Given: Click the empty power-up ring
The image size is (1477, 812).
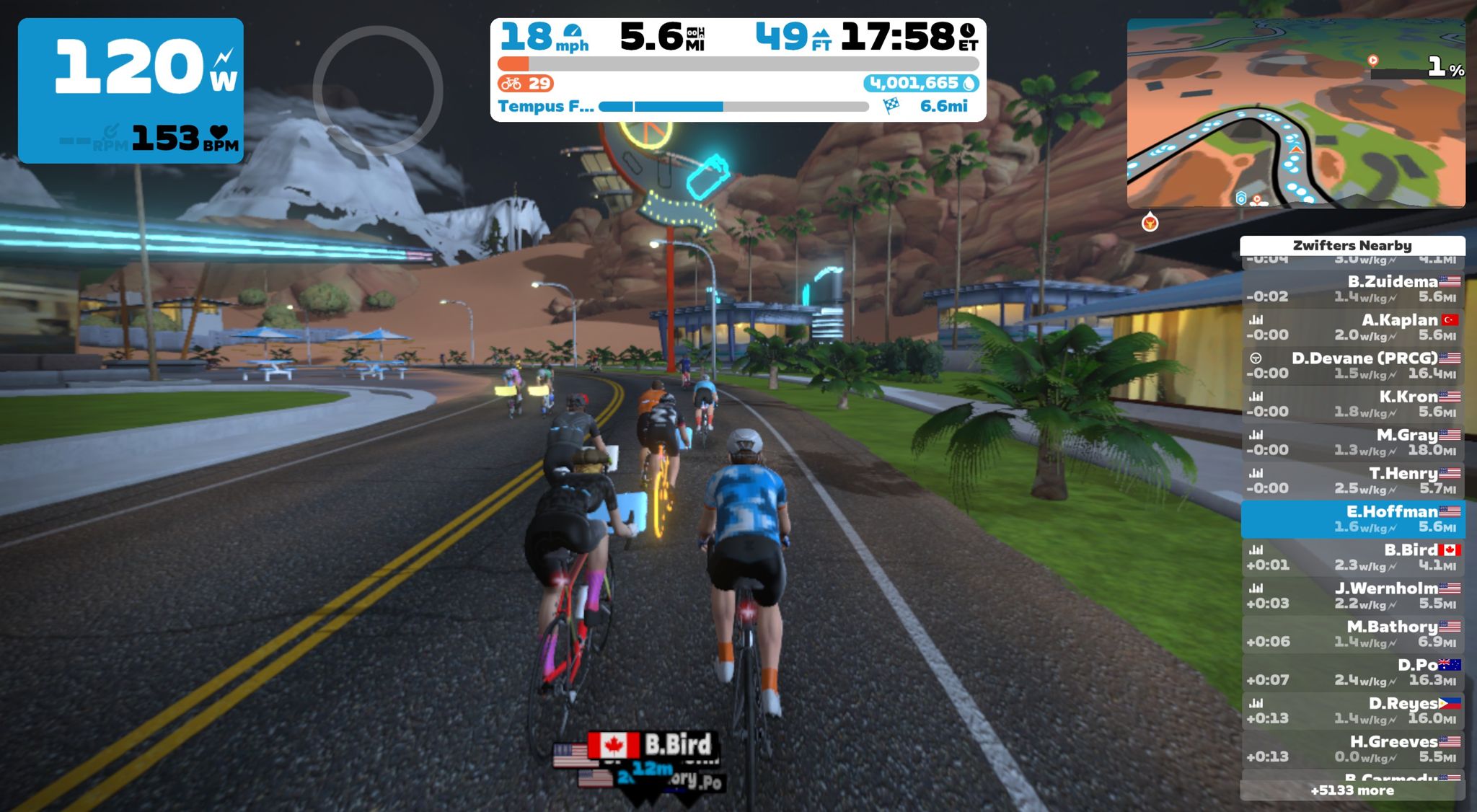Looking at the screenshot, I should 377,91.
